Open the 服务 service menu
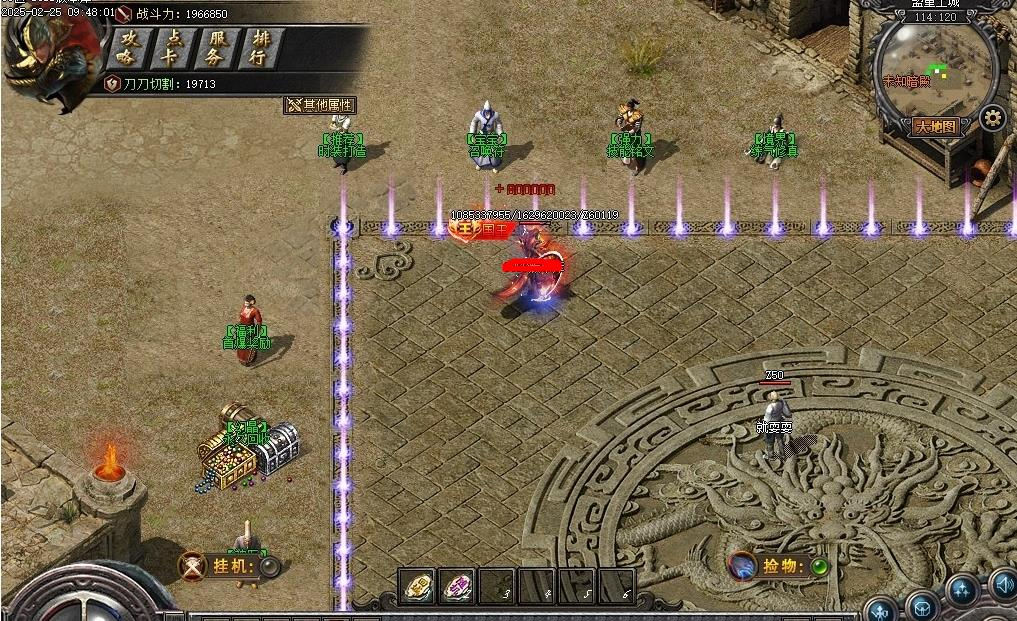 215,48
